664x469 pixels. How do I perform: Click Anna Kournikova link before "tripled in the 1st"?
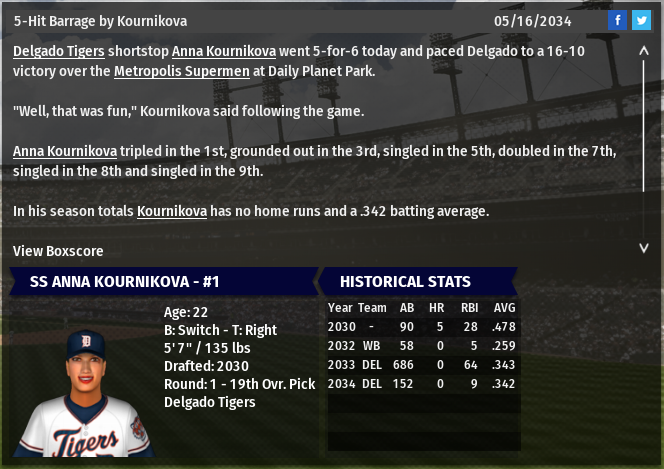pyautogui.click(x=65, y=151)
